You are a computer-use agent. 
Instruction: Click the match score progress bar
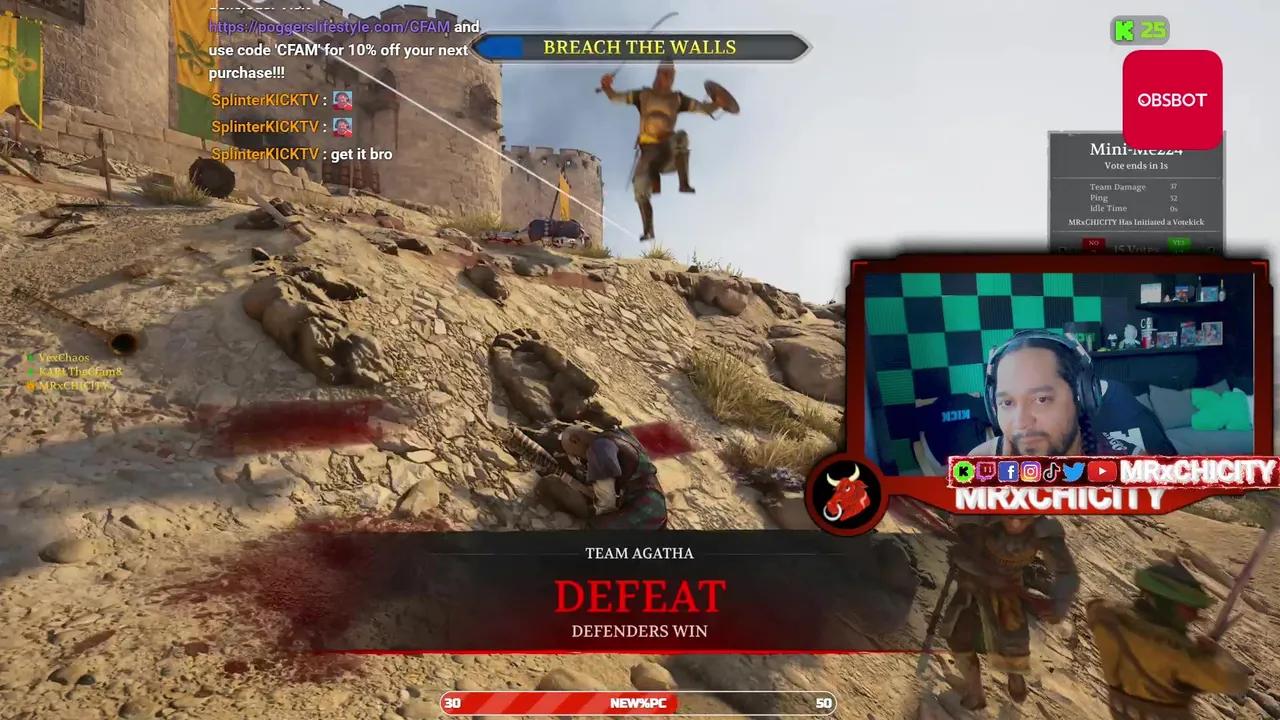click(x=640, y=703)
